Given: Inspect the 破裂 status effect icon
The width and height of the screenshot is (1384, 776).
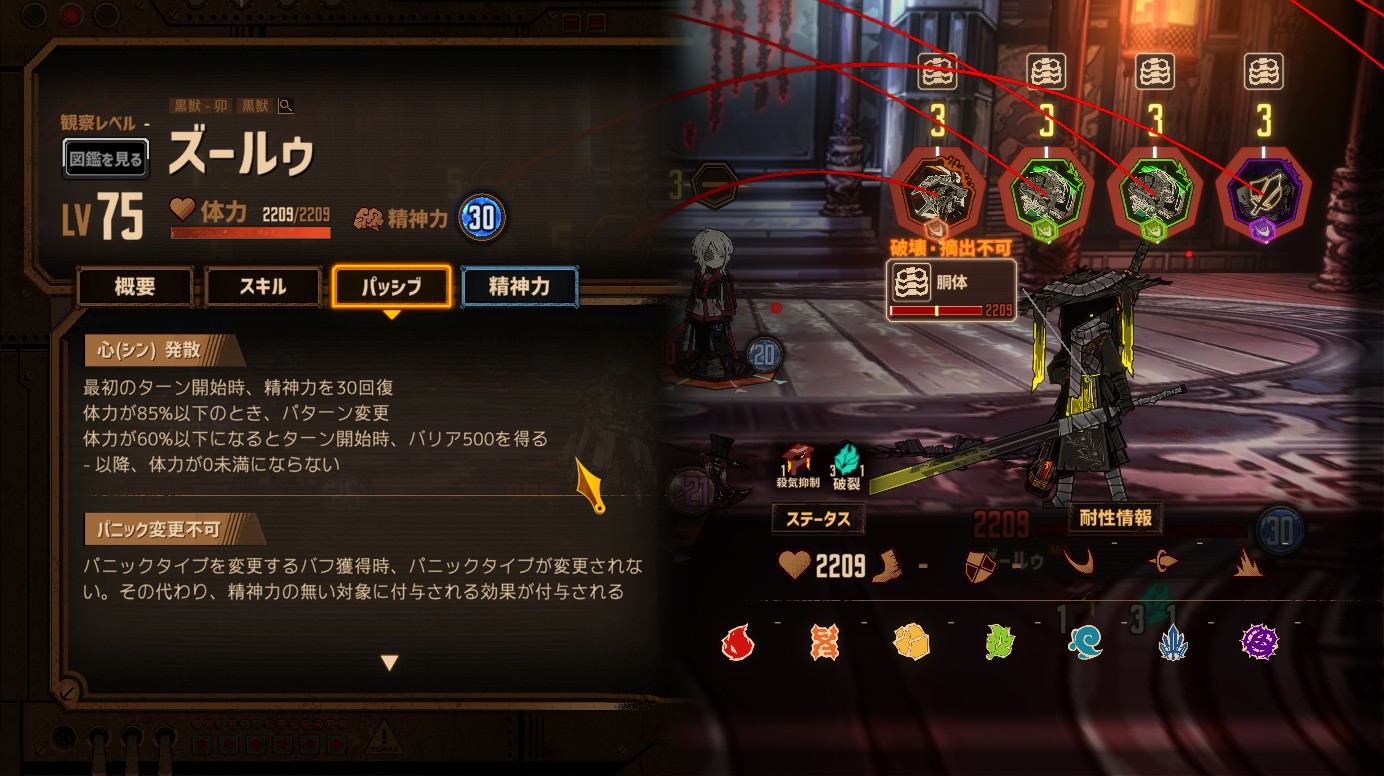Looking at the screenshot, I should click(846, 462).
